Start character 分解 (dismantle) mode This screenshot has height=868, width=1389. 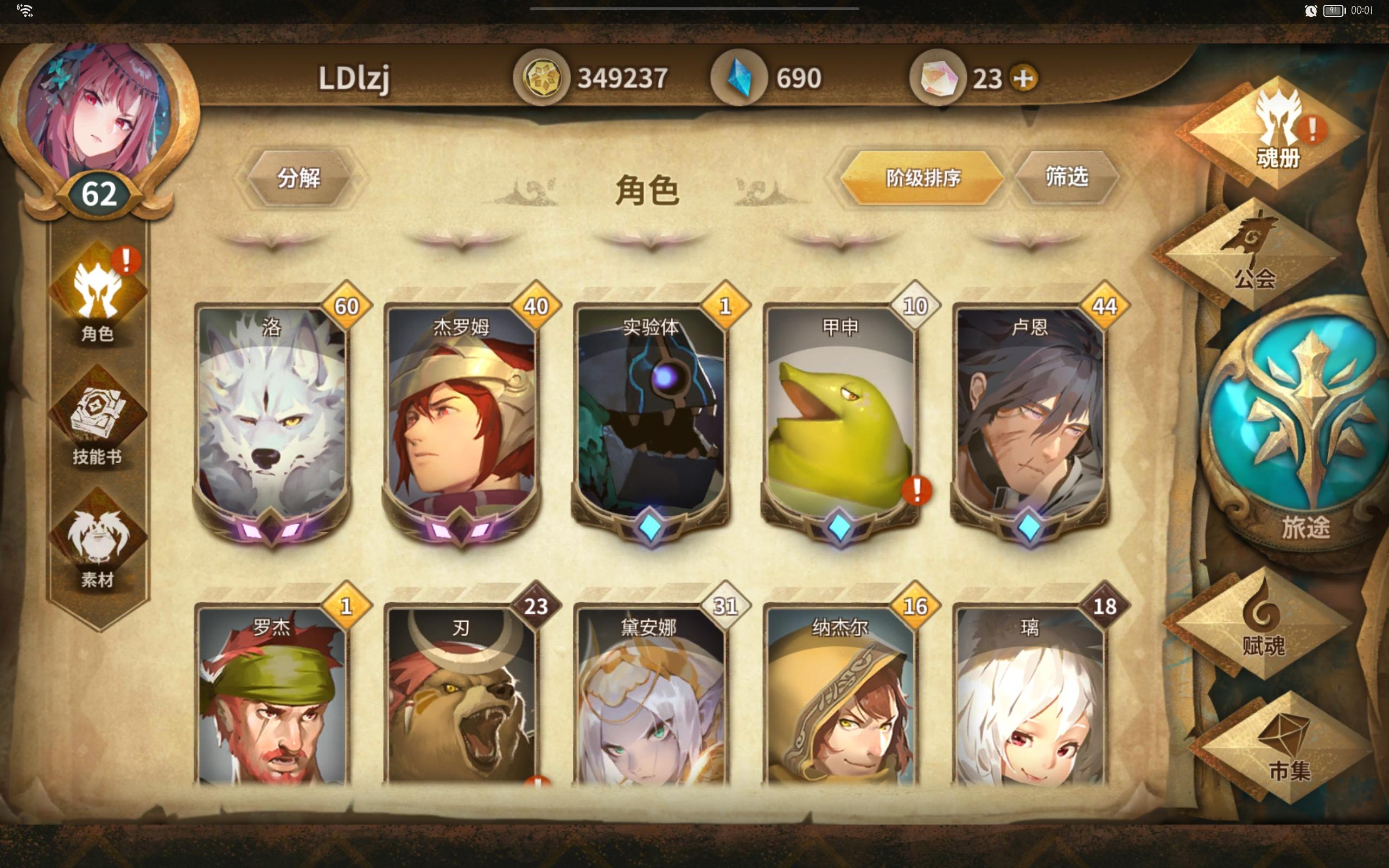click(301, 179)
